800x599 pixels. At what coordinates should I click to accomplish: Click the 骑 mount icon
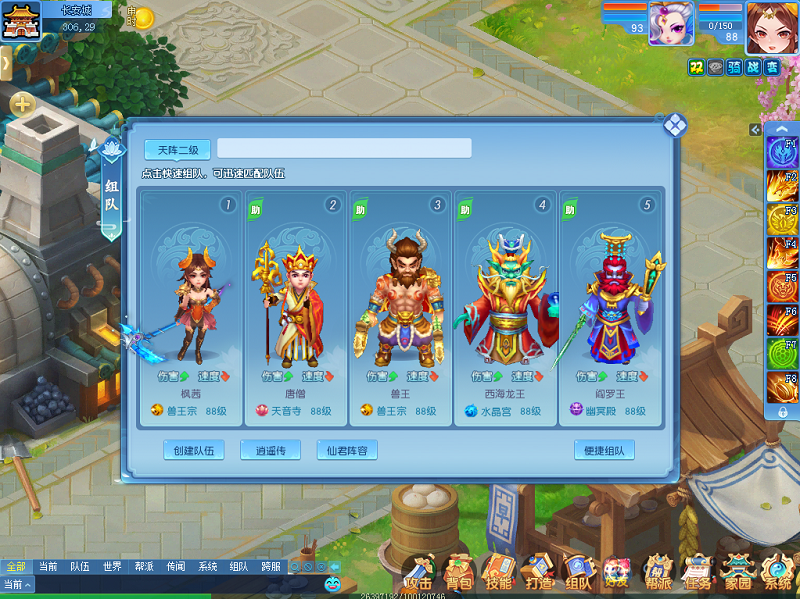click(735, 67)
